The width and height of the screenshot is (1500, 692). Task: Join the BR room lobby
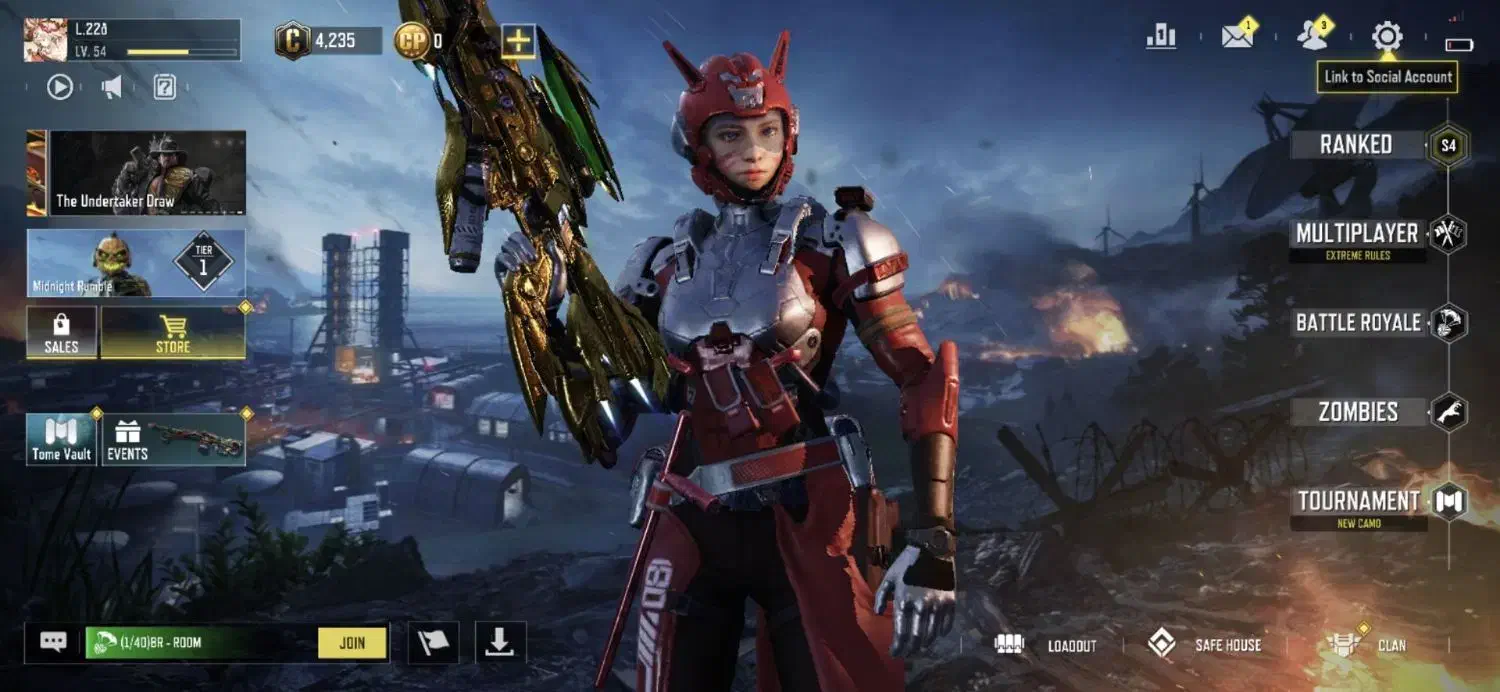(352, 643)
